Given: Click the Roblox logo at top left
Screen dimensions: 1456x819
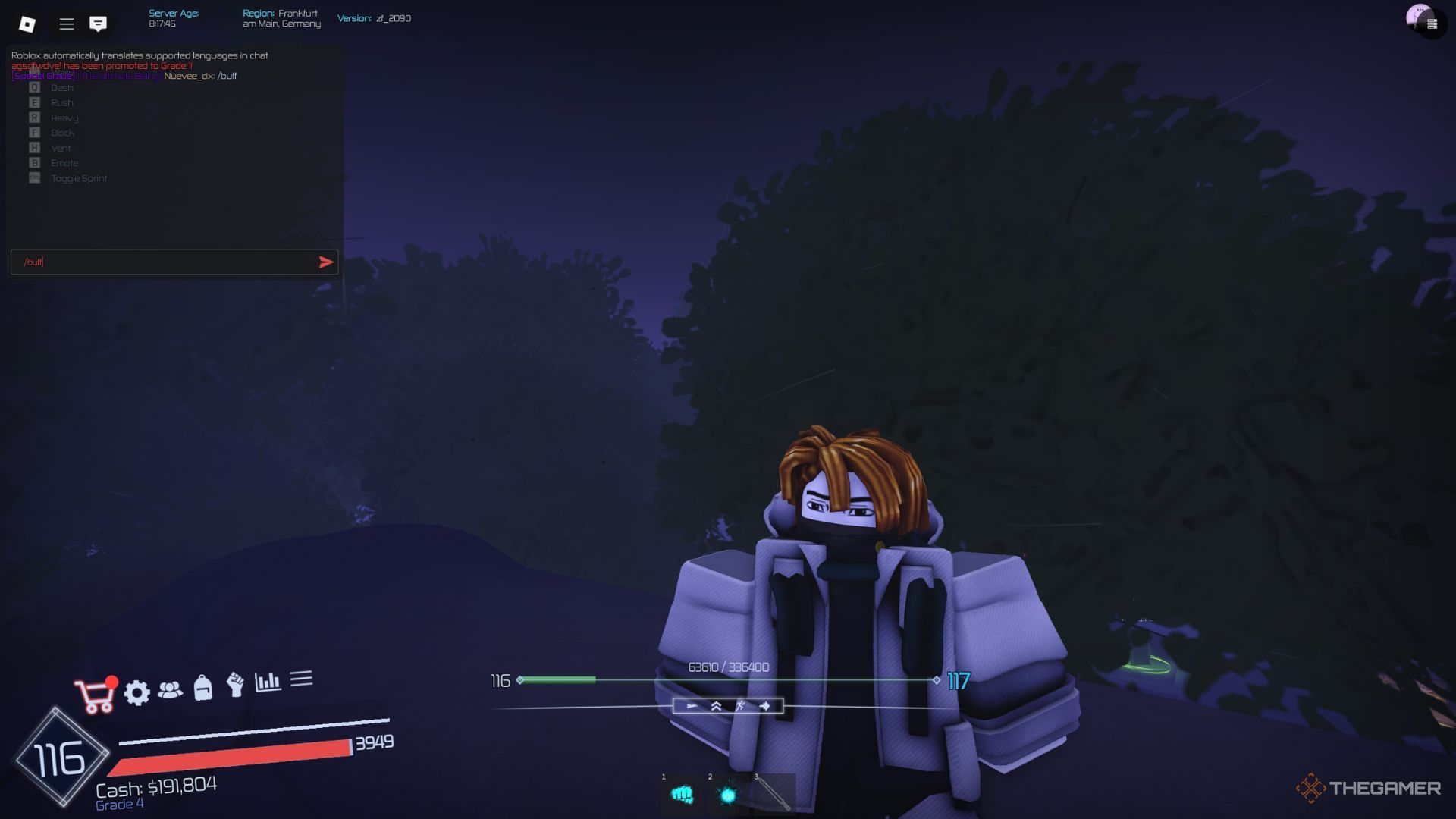Looking at the screenshot, I should coord(28,24).
